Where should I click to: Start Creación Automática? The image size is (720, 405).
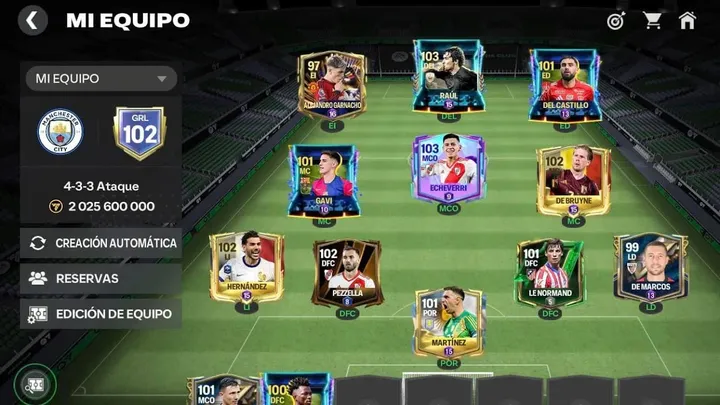(x=101, y=243)
